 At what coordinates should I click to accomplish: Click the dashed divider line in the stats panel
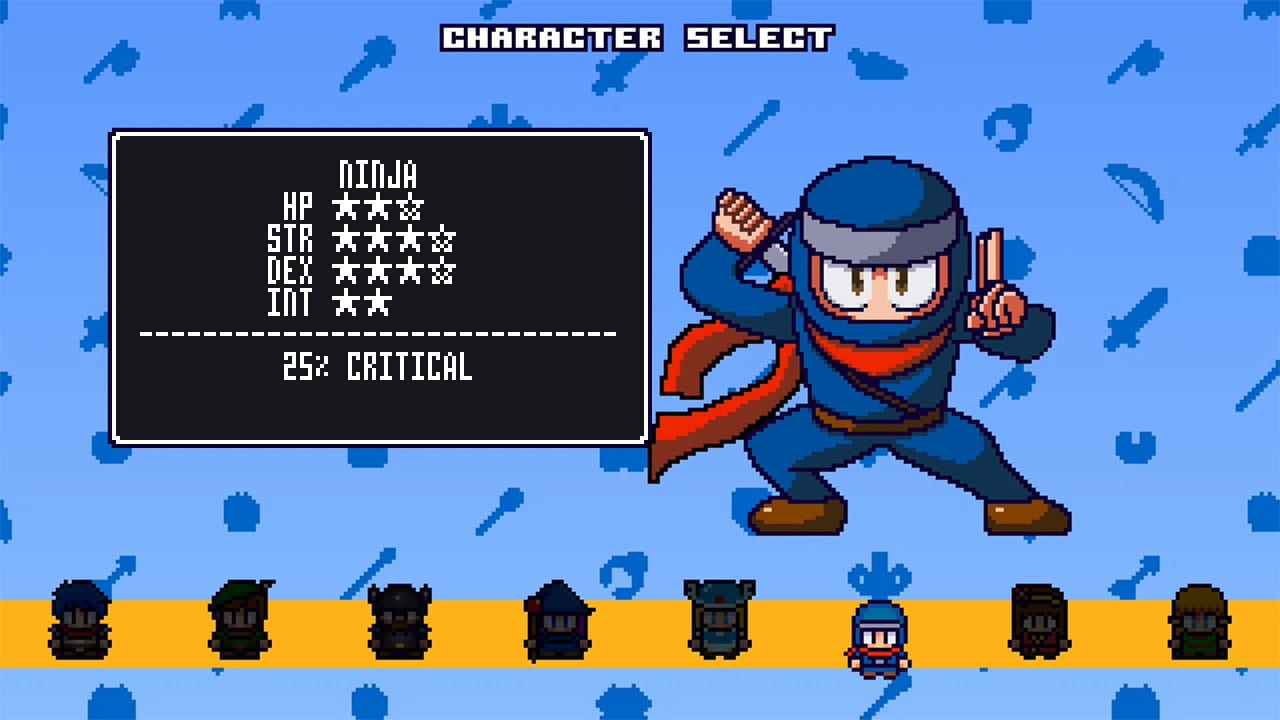coord(380,334)
